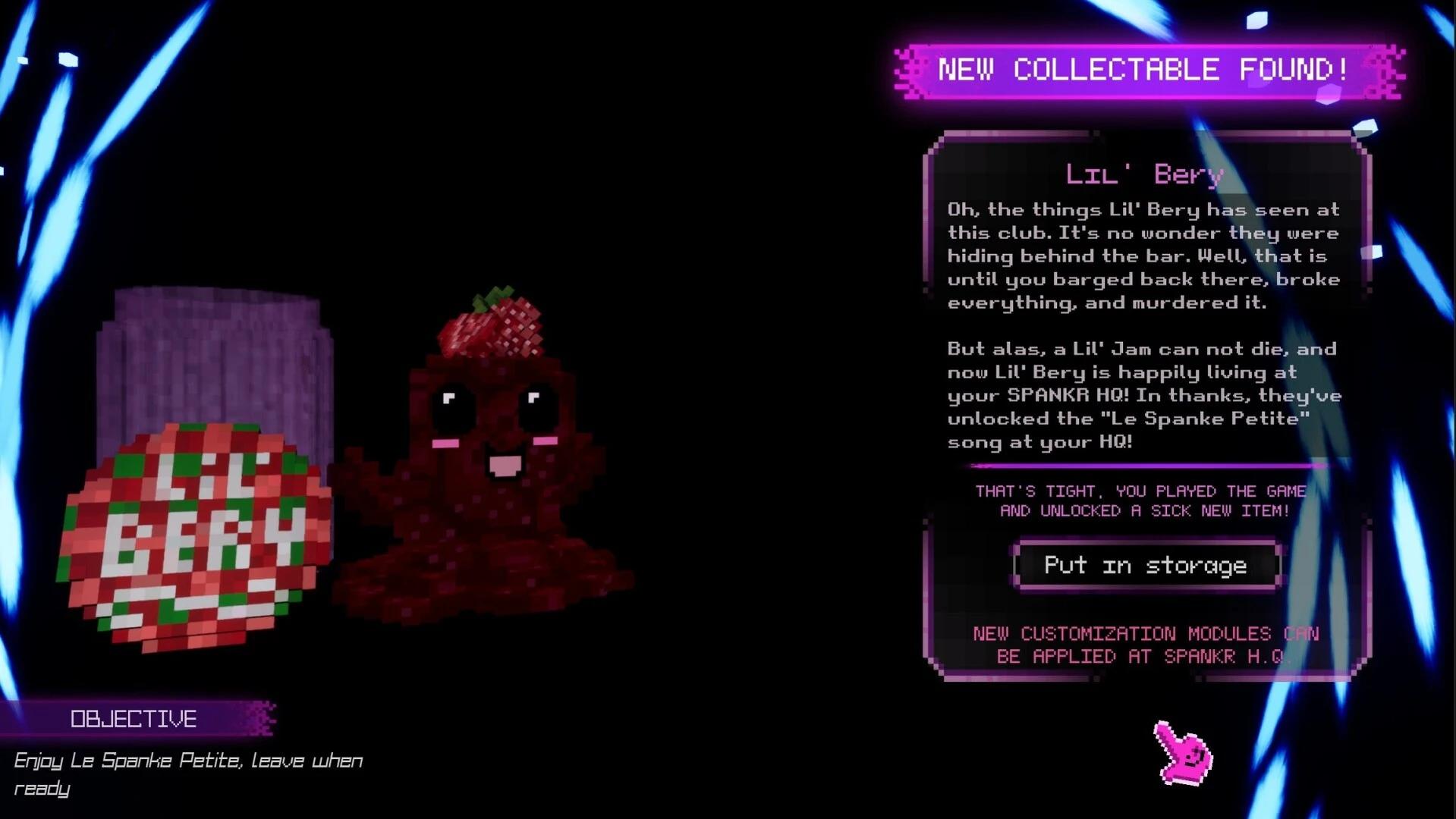
Task: Expand the customization modules notice
Action: (x=1146, y=645)
